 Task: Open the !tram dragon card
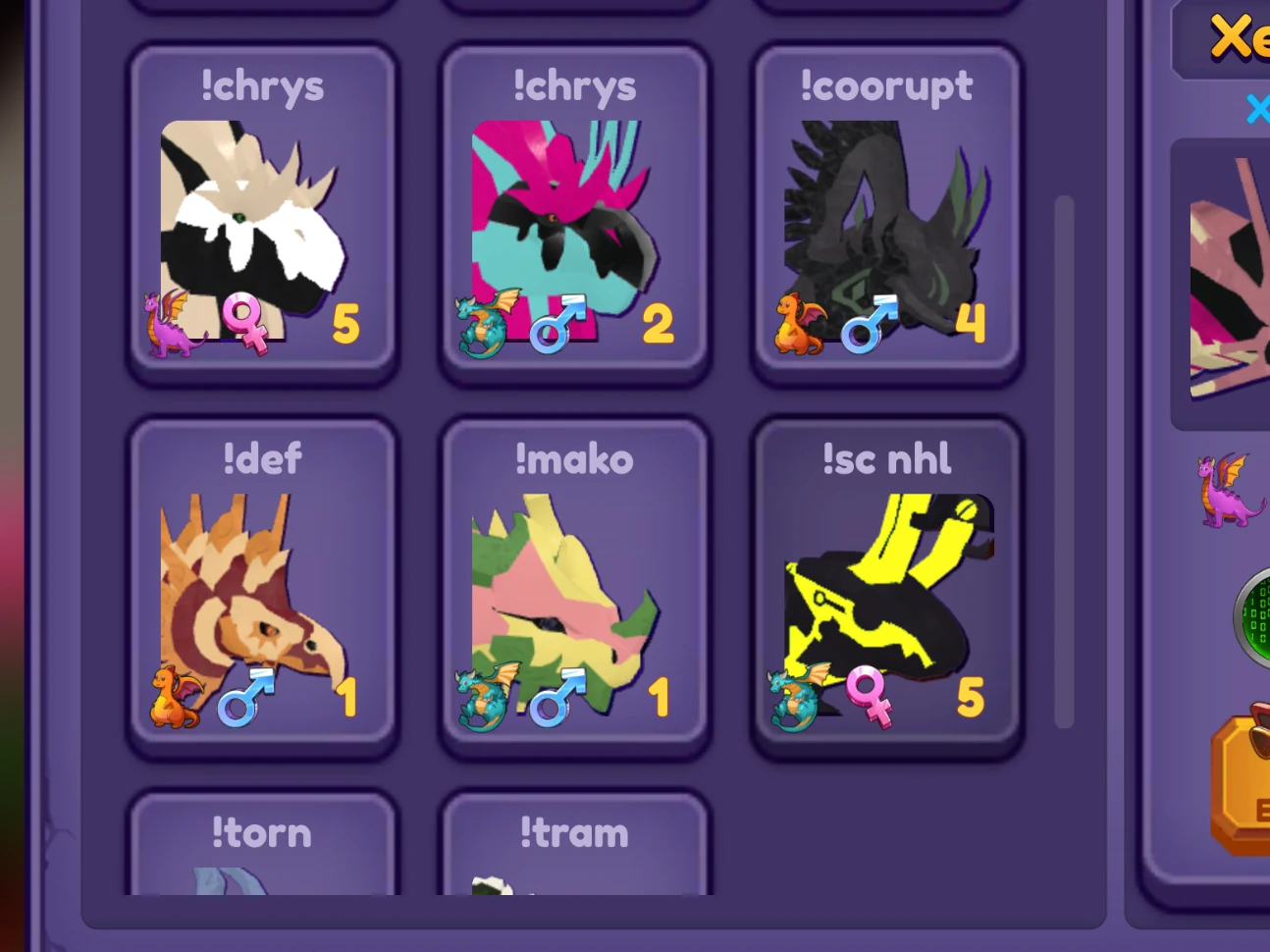coord(574,849)
